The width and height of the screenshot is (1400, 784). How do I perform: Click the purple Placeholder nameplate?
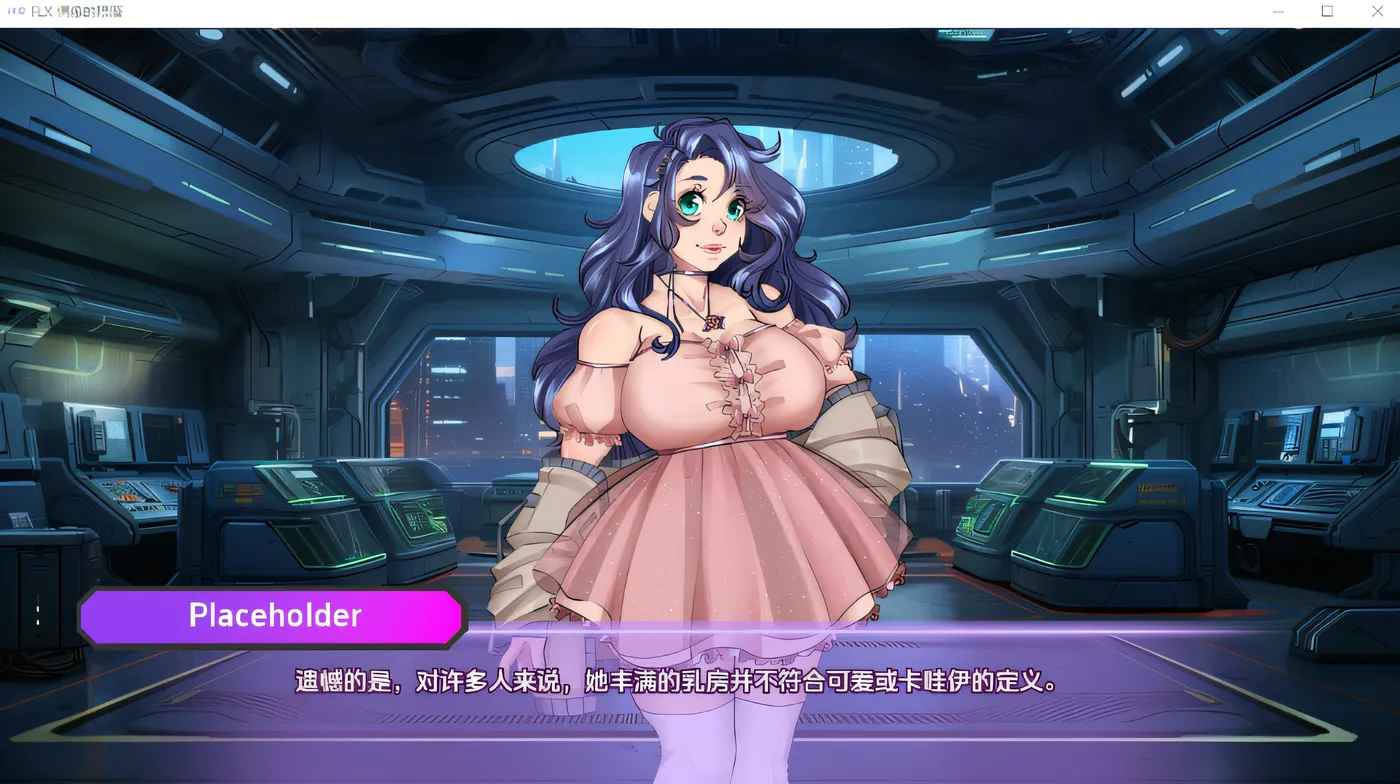point(273,616)
